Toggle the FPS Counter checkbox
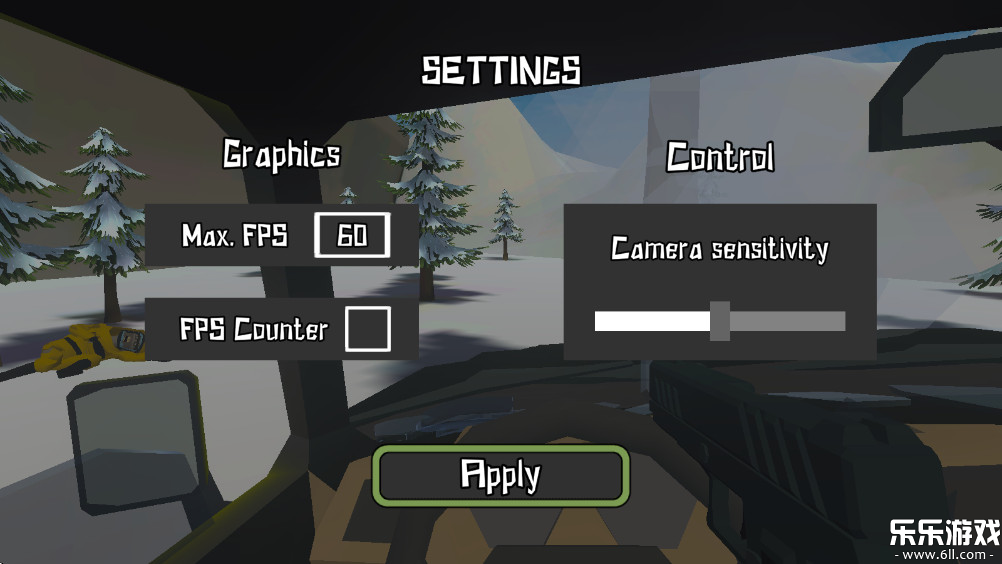1002x564 pixels. click(367, 329)
